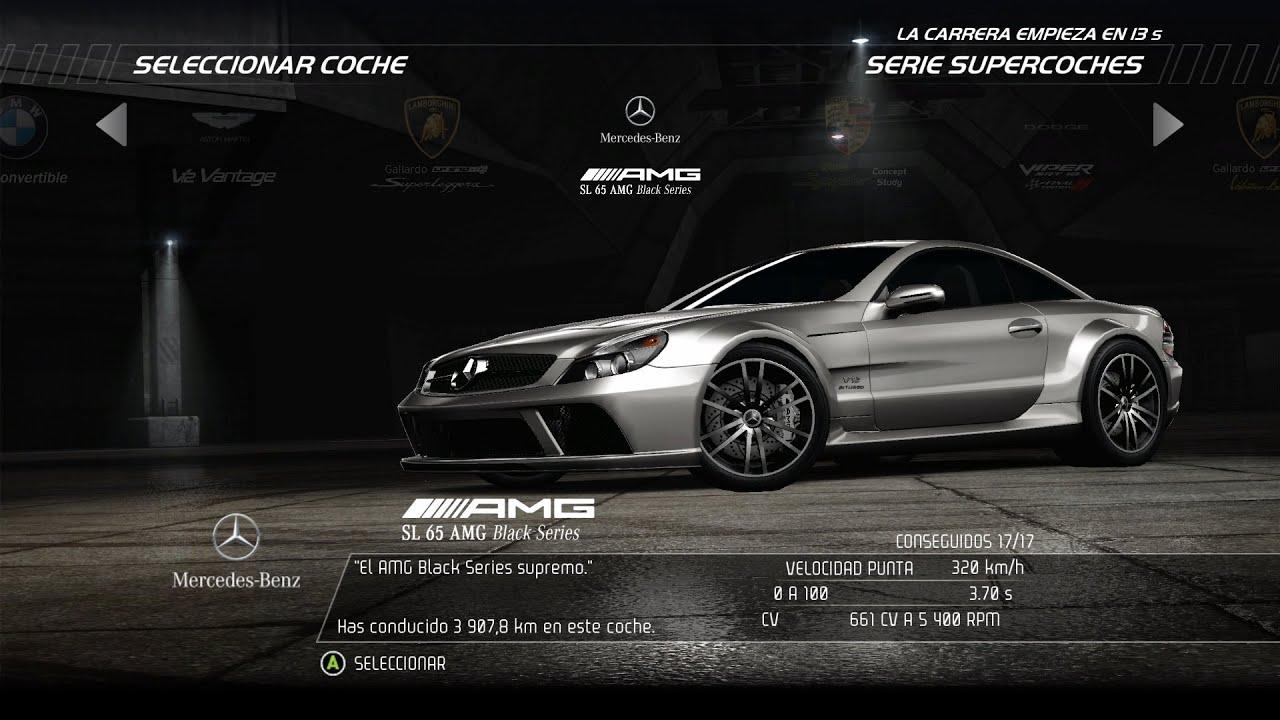The width and height of the screenshot is (1280, 720).
Task: Choose the Aston Martin V12 Vantage
Action: click(x=222, y=150)
